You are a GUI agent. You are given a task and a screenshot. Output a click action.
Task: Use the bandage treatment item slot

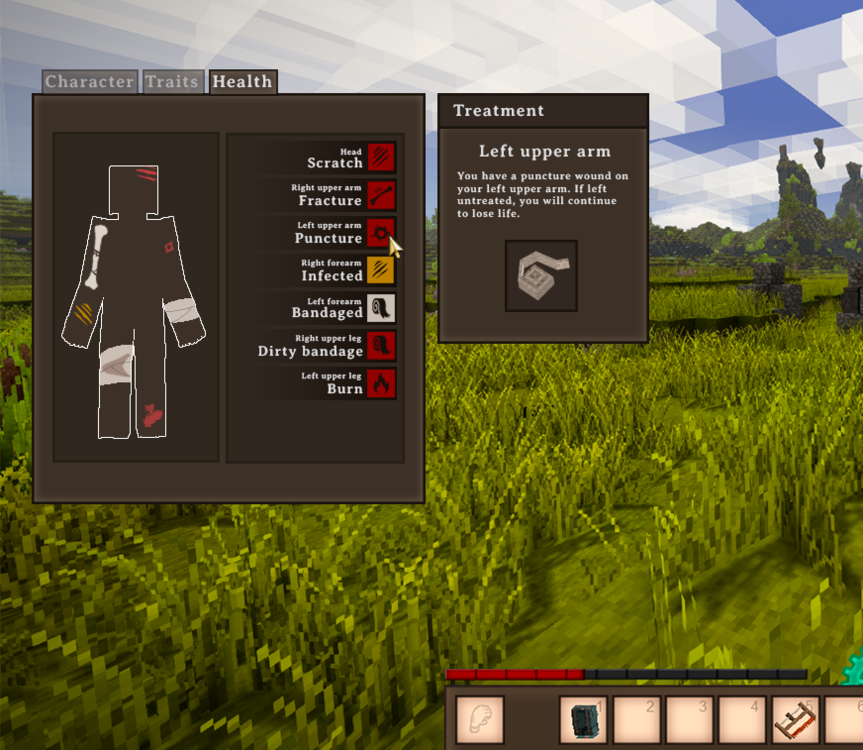point(541,276)
